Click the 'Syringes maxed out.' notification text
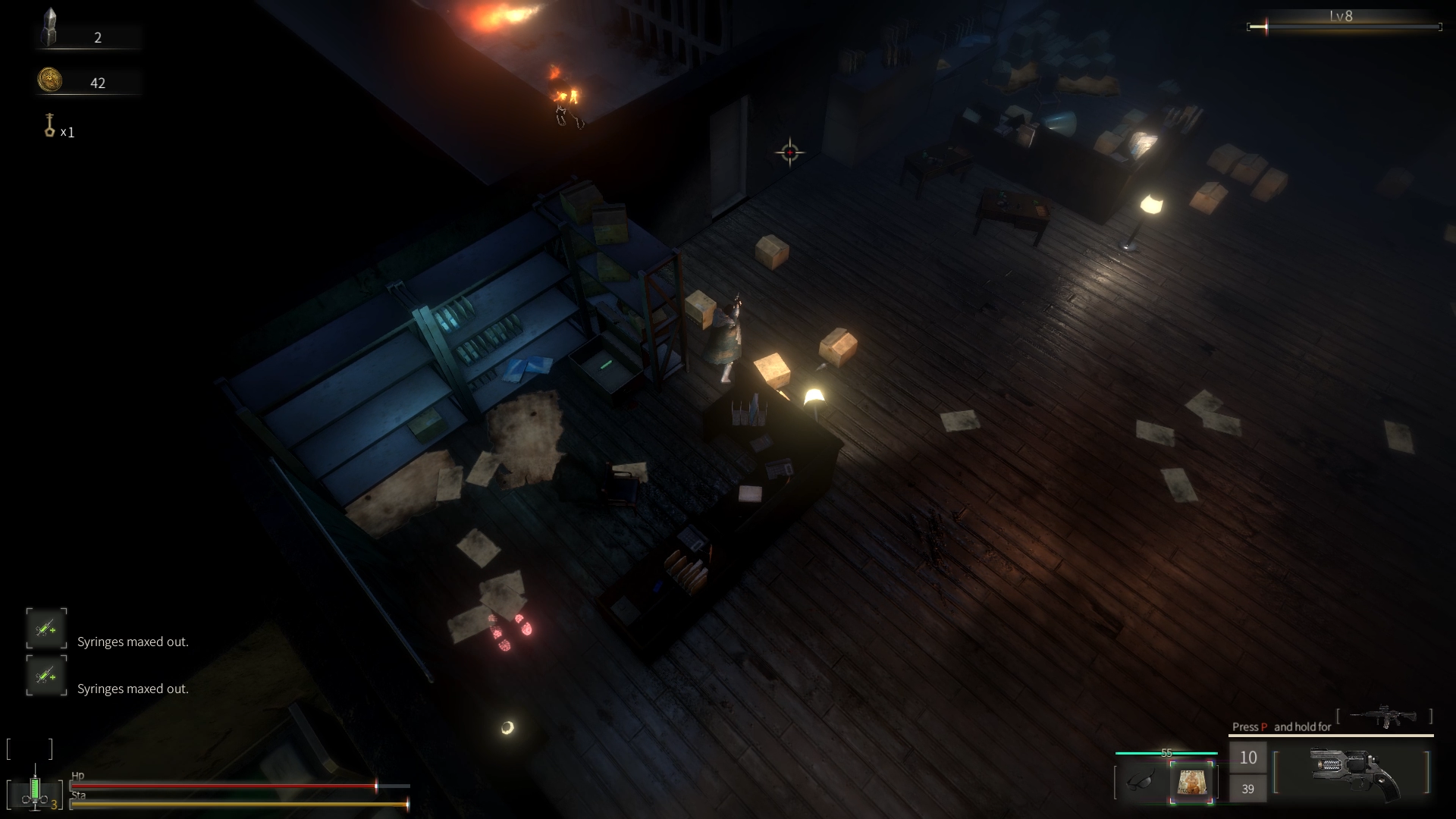This screenshot has width=1456, height=819. [133, 642]
